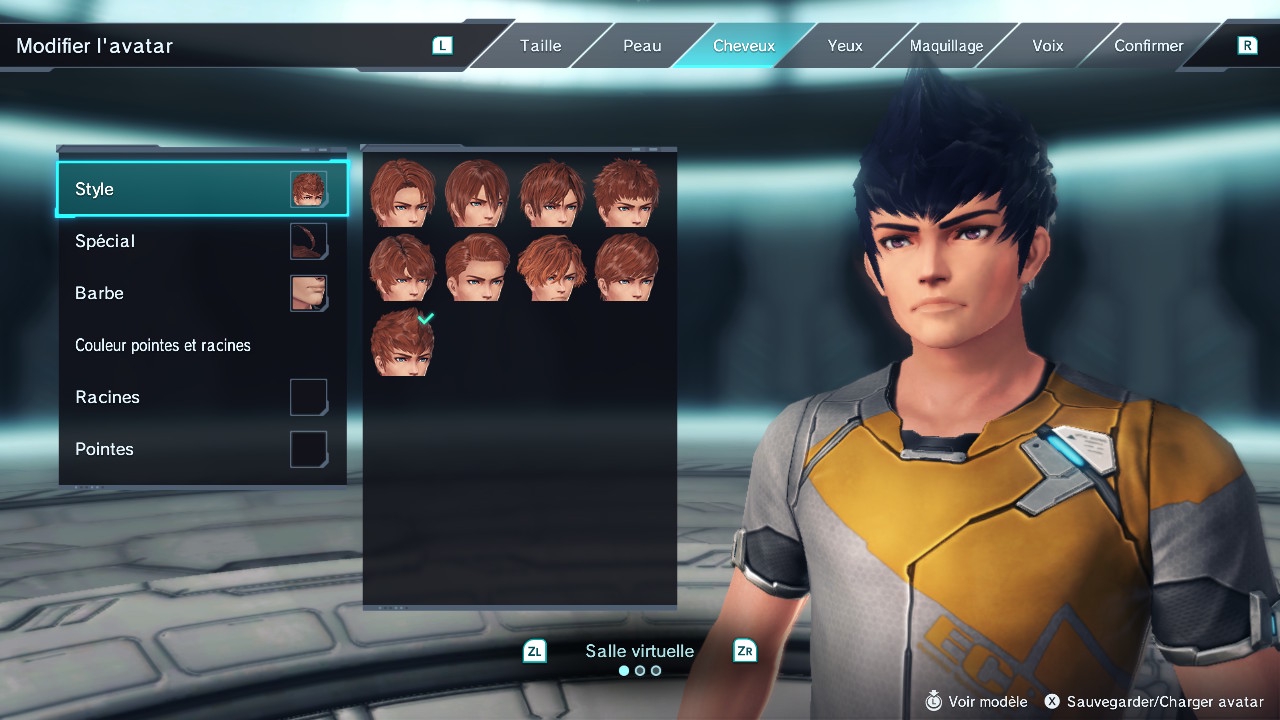This screenshot has height=720, width=1280.
Task: Choose the slicked-back hairstyle thumbnail
Action: pyautogui.click(x=477, y=268)
